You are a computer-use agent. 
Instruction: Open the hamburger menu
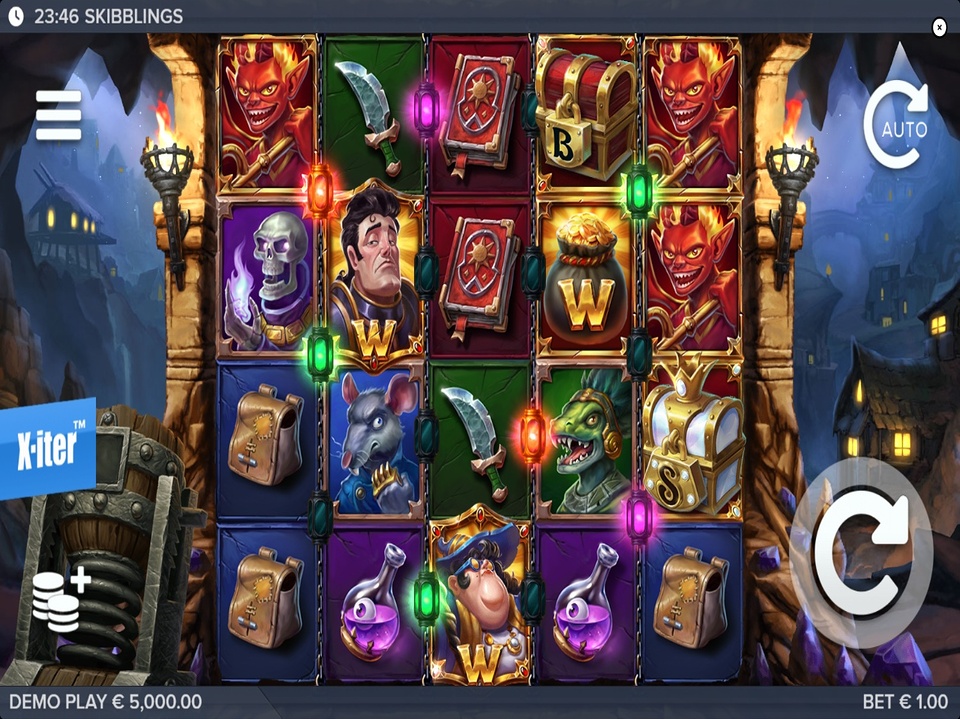pos(58,115)
